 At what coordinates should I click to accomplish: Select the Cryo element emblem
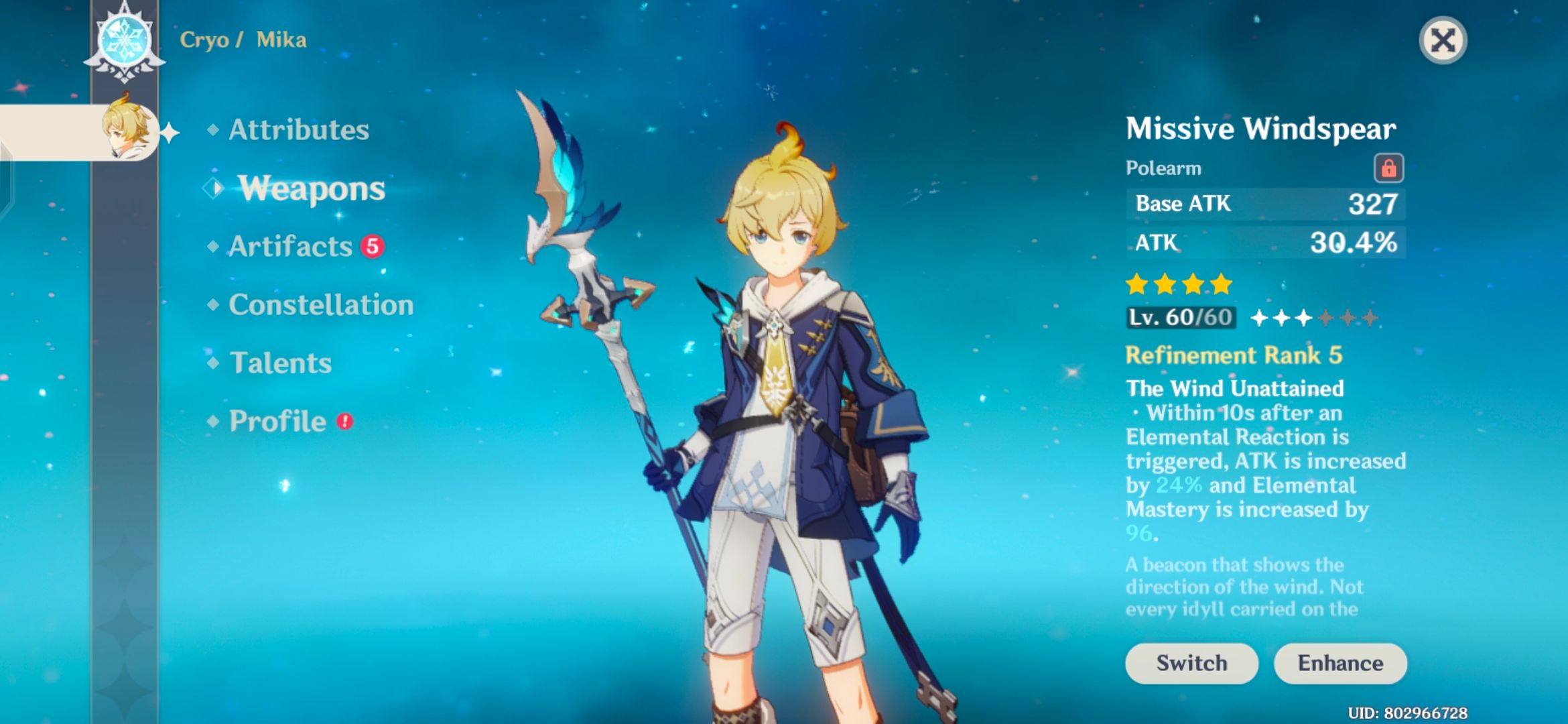click(x=124, y=40)
